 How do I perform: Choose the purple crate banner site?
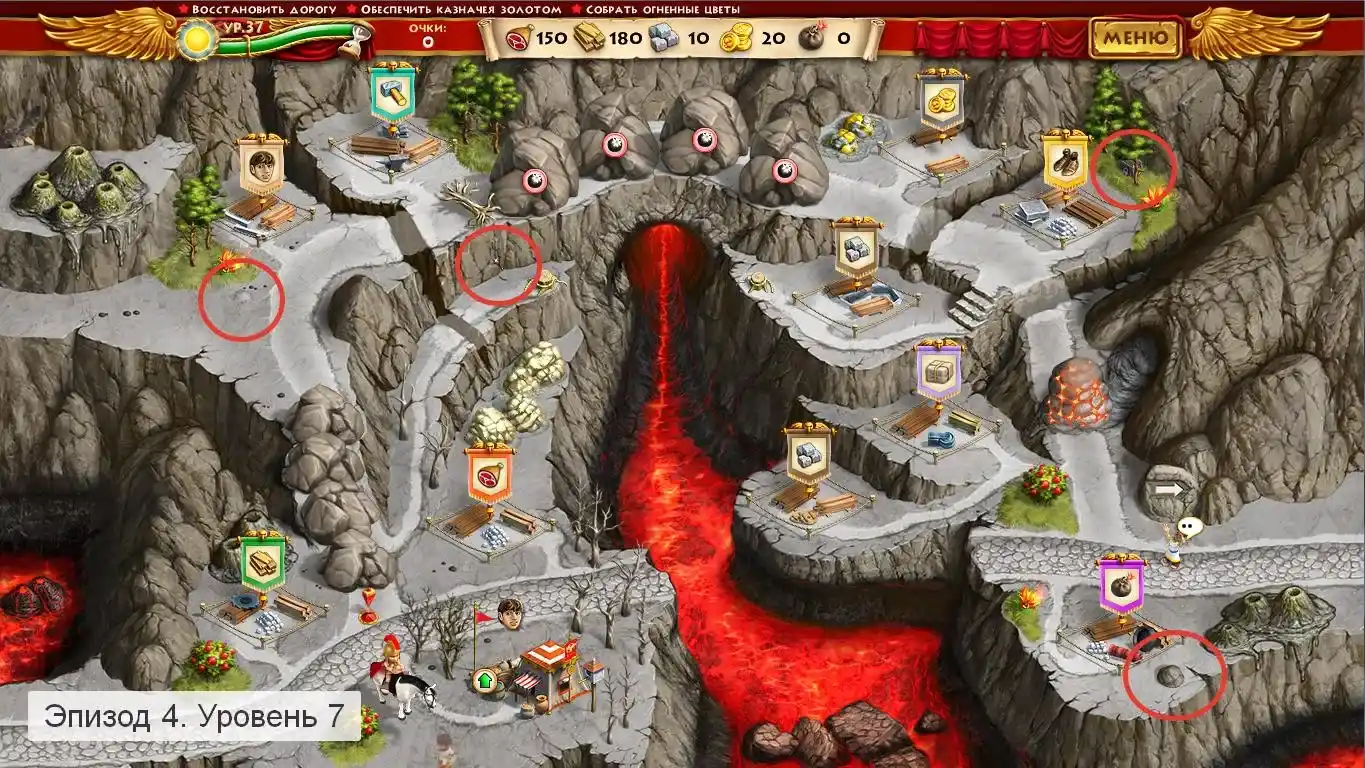click(938, 372)
